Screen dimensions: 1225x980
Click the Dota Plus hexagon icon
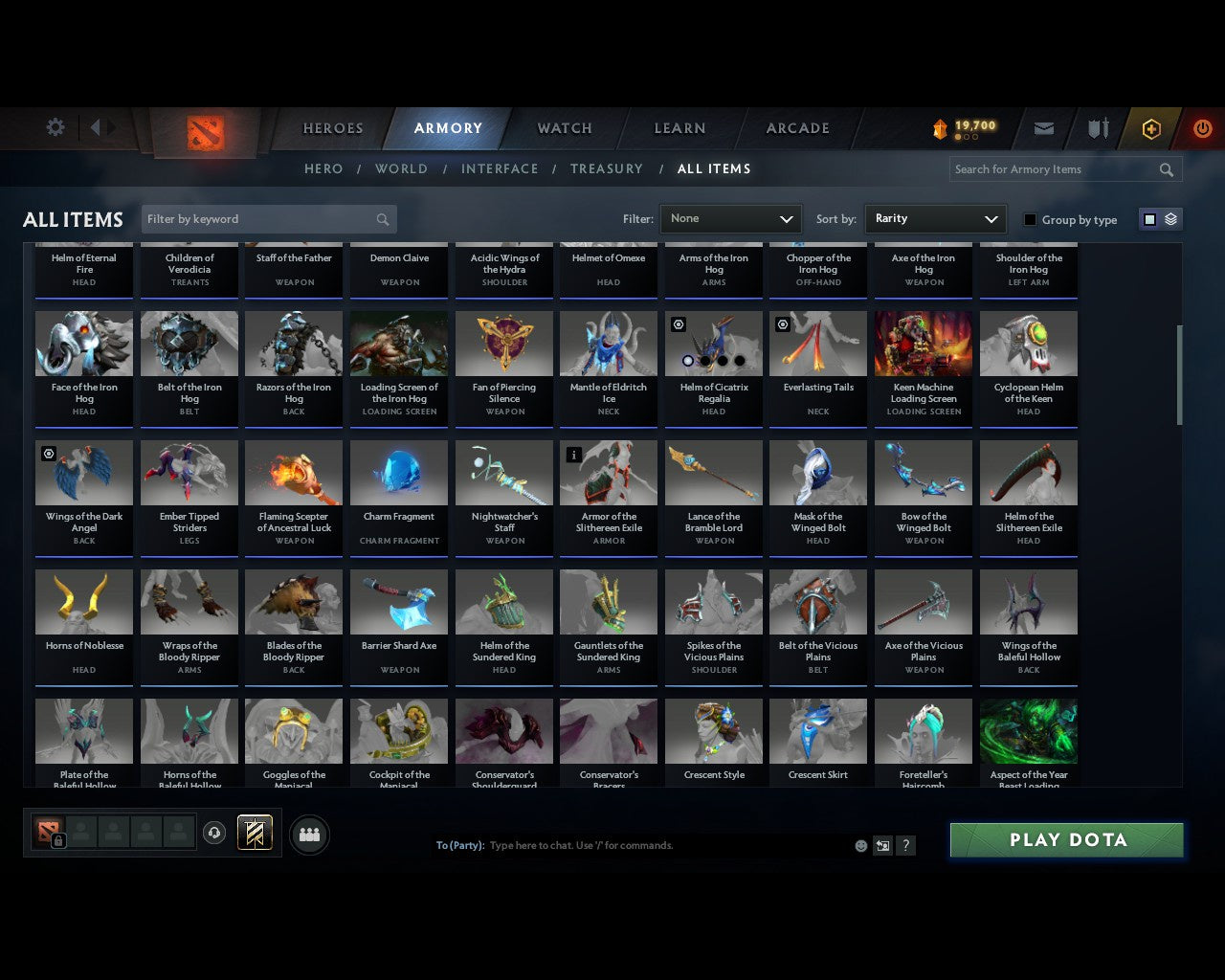coord(1151,127)
